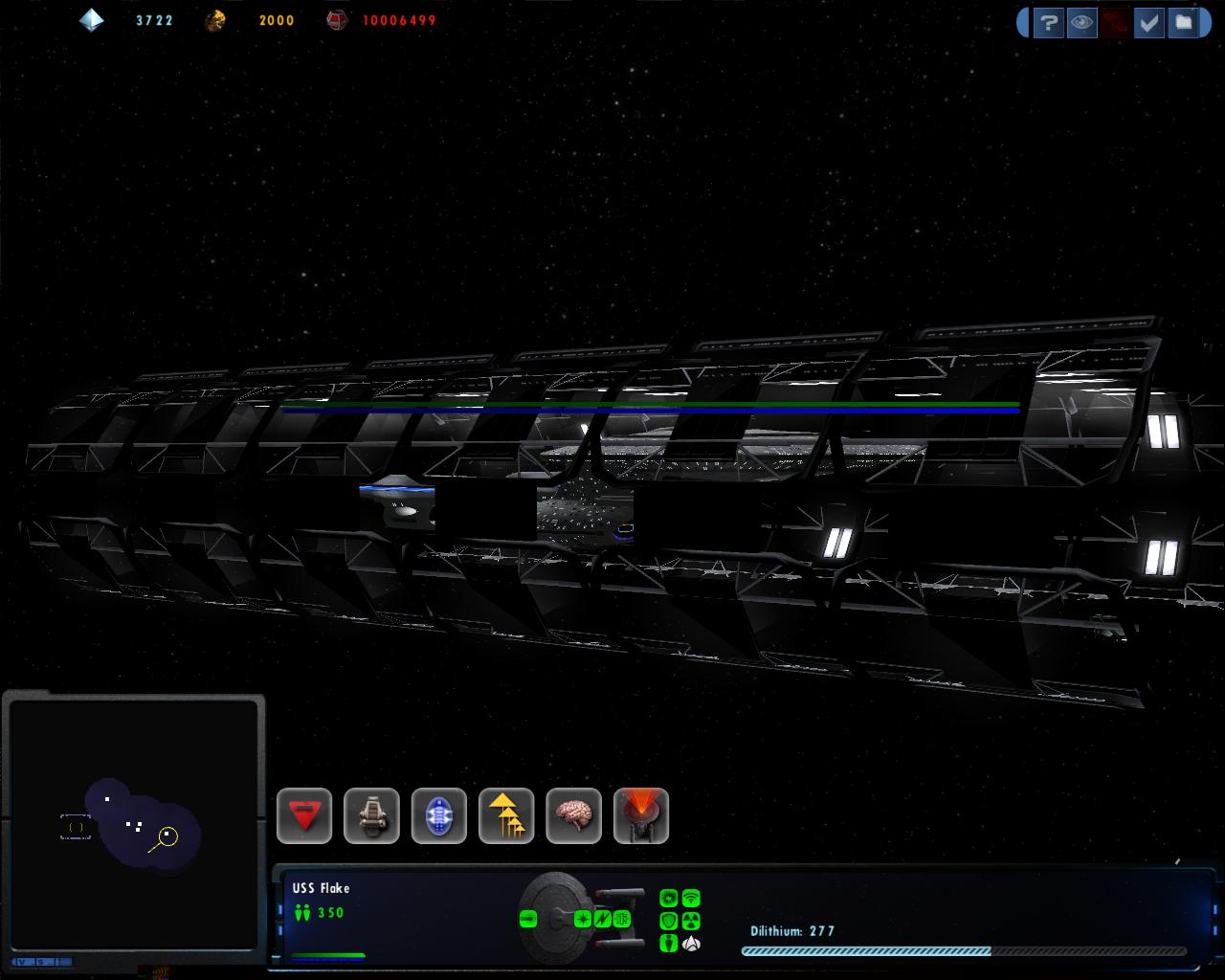Open the help question mark button

pyautogui.click(x=1049, y=23)
